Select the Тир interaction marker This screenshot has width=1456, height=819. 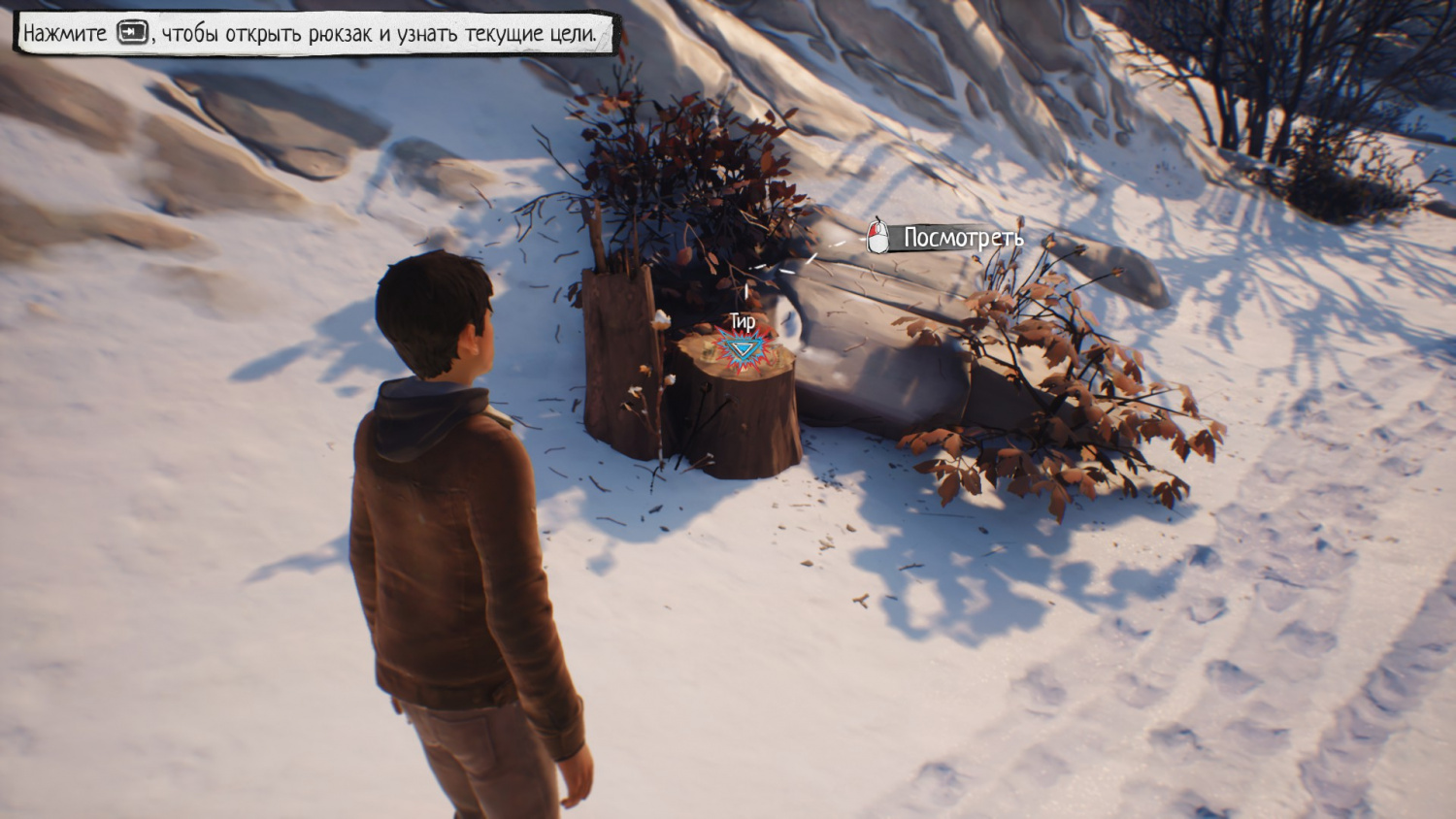(744, 349)
